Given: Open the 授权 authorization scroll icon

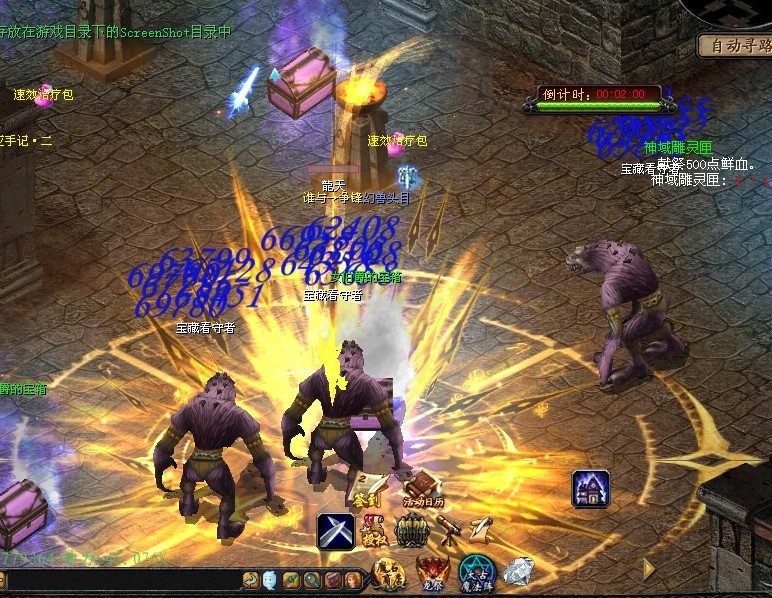Looking at the screenshot, I should point(374,531).
